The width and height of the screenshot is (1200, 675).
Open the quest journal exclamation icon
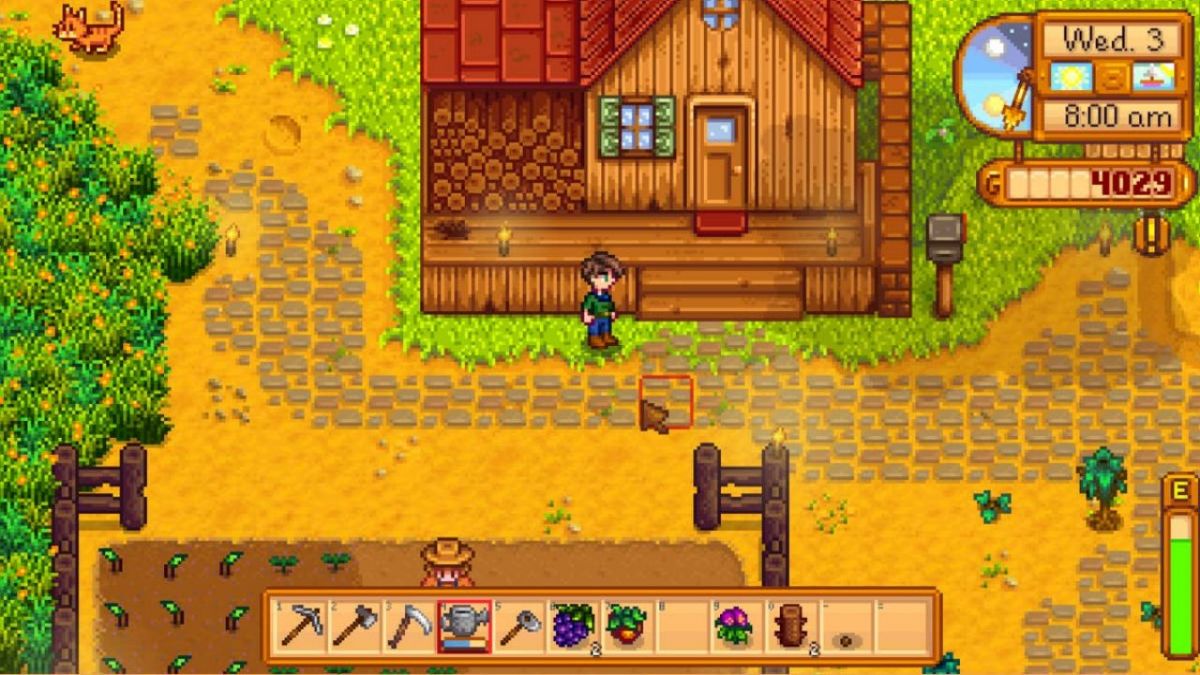point(1152,233)
